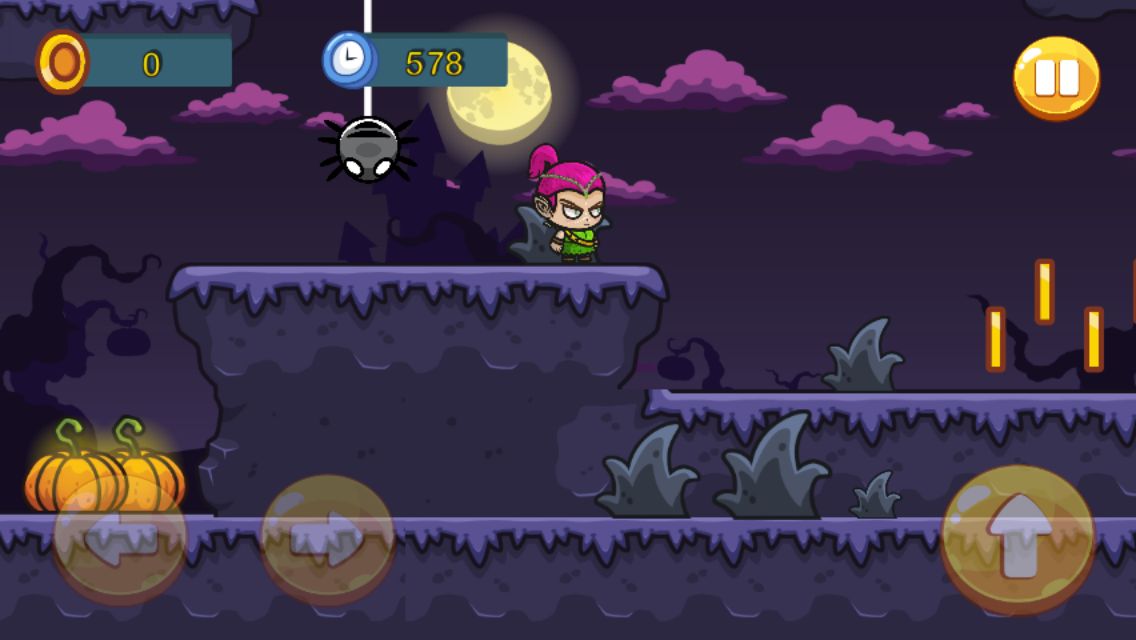Tap the right arrow move button
Screen dimensions: 1136x640
(x=328, y=539)
